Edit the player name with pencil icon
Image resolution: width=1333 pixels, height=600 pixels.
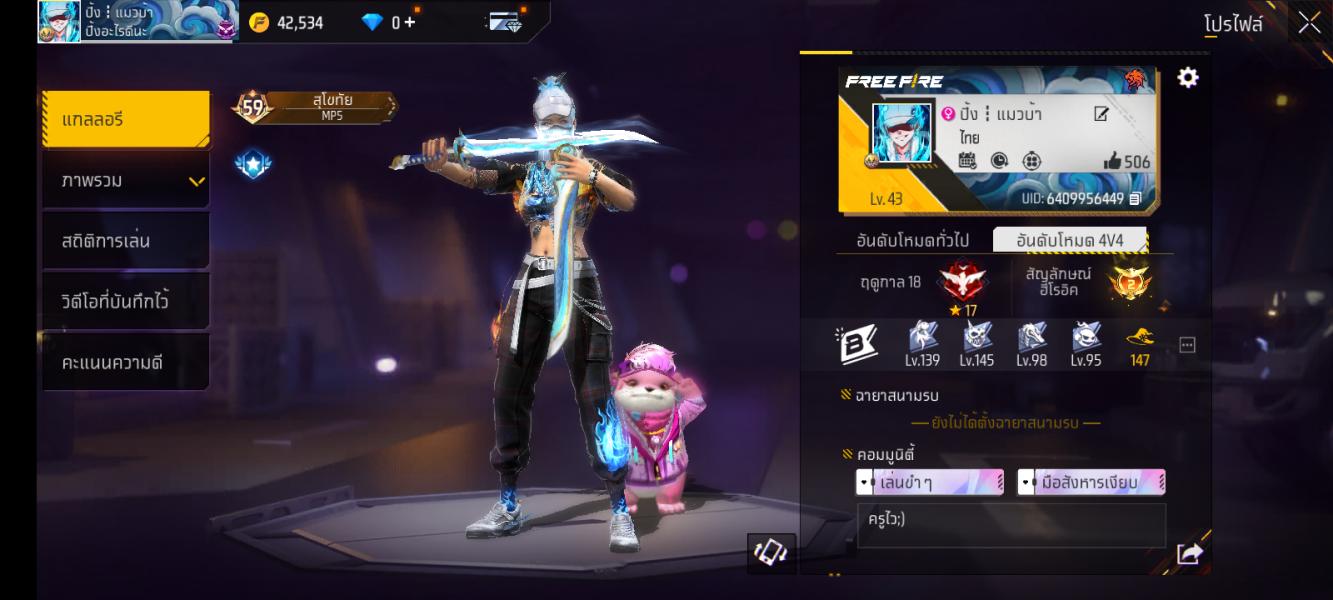point(1101,114)
